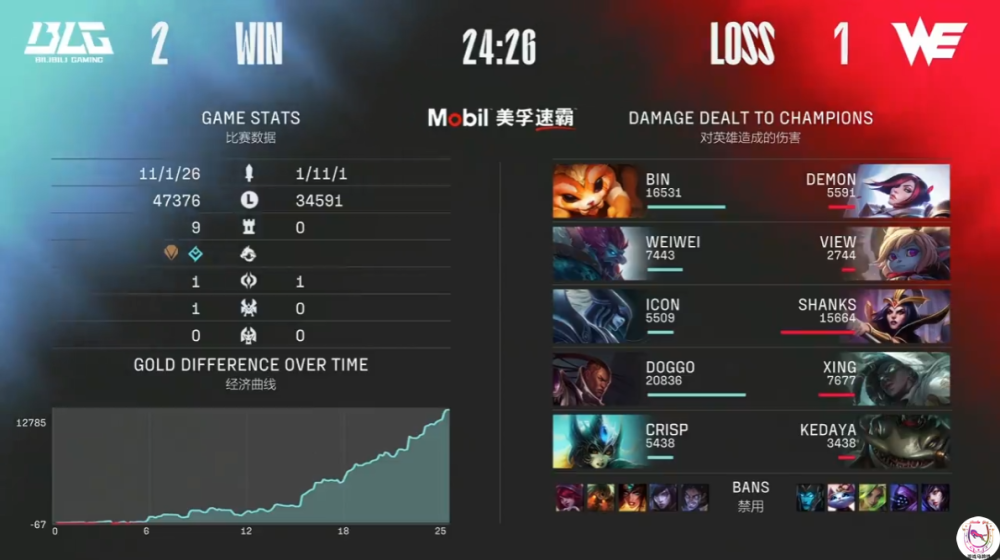Choose Icon's champion portrait

pos(597,316)
